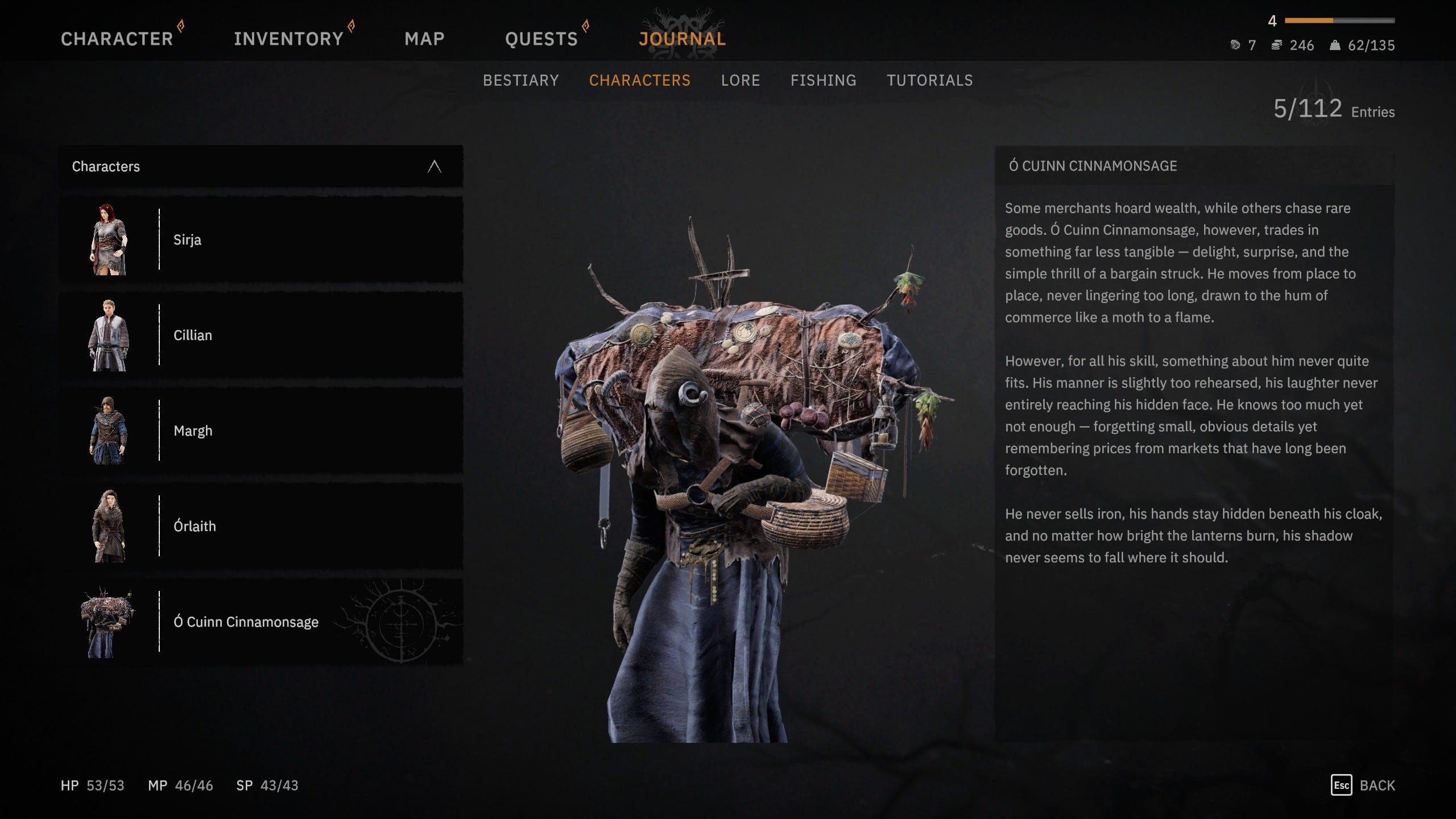View the Tutorials section

coord(929,80)
